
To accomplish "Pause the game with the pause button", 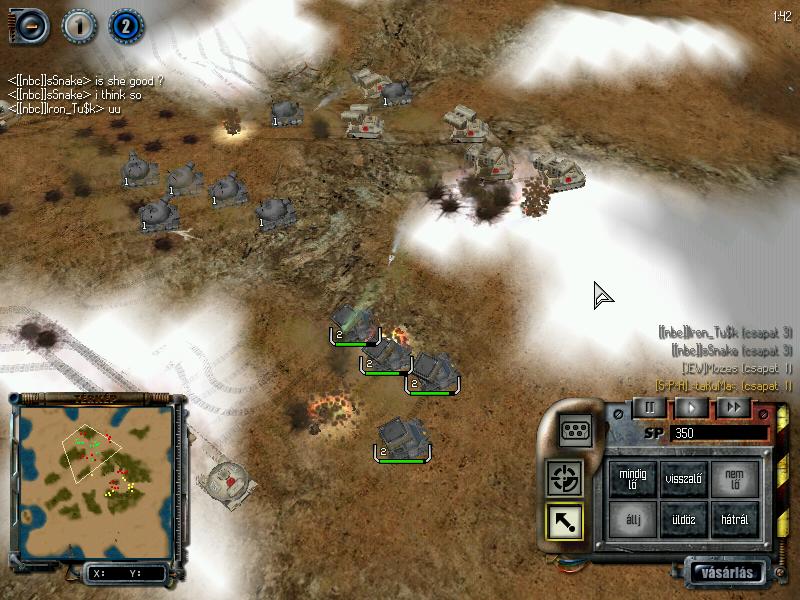I will tap(649, 407).
